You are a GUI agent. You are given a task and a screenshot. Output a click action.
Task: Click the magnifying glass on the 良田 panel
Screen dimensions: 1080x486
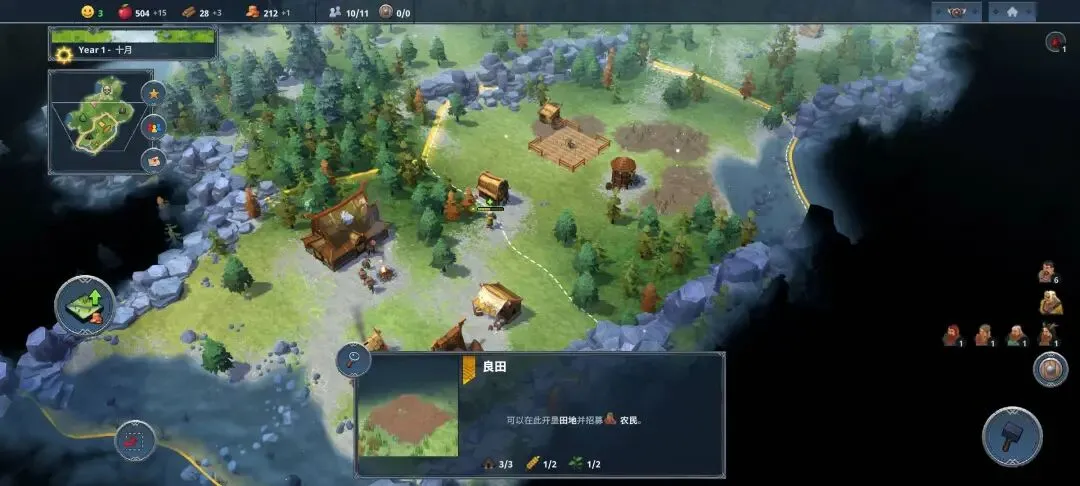[x=354, y=361]
